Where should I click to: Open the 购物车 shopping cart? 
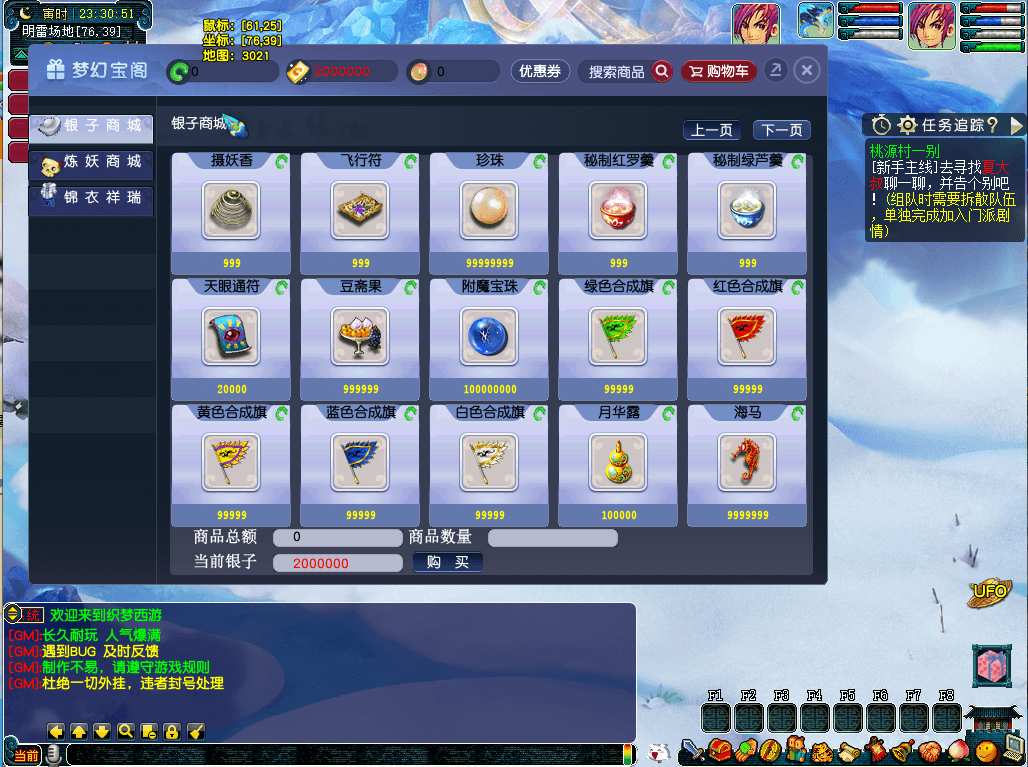point(719,72)
